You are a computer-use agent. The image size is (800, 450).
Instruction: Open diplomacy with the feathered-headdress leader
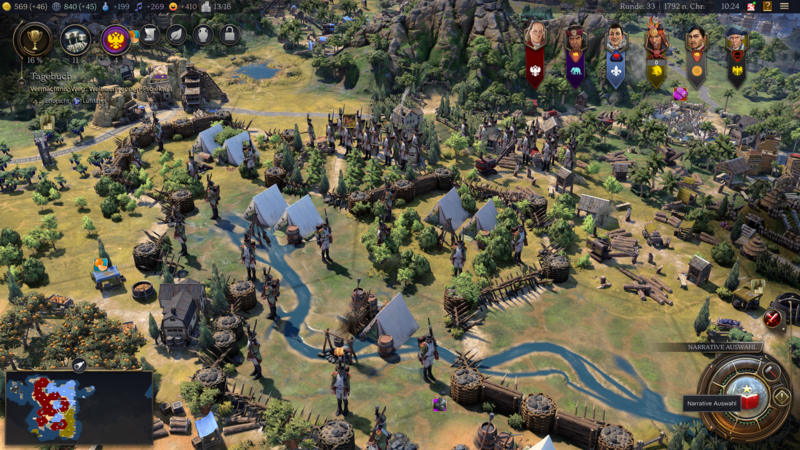[656, 39]
